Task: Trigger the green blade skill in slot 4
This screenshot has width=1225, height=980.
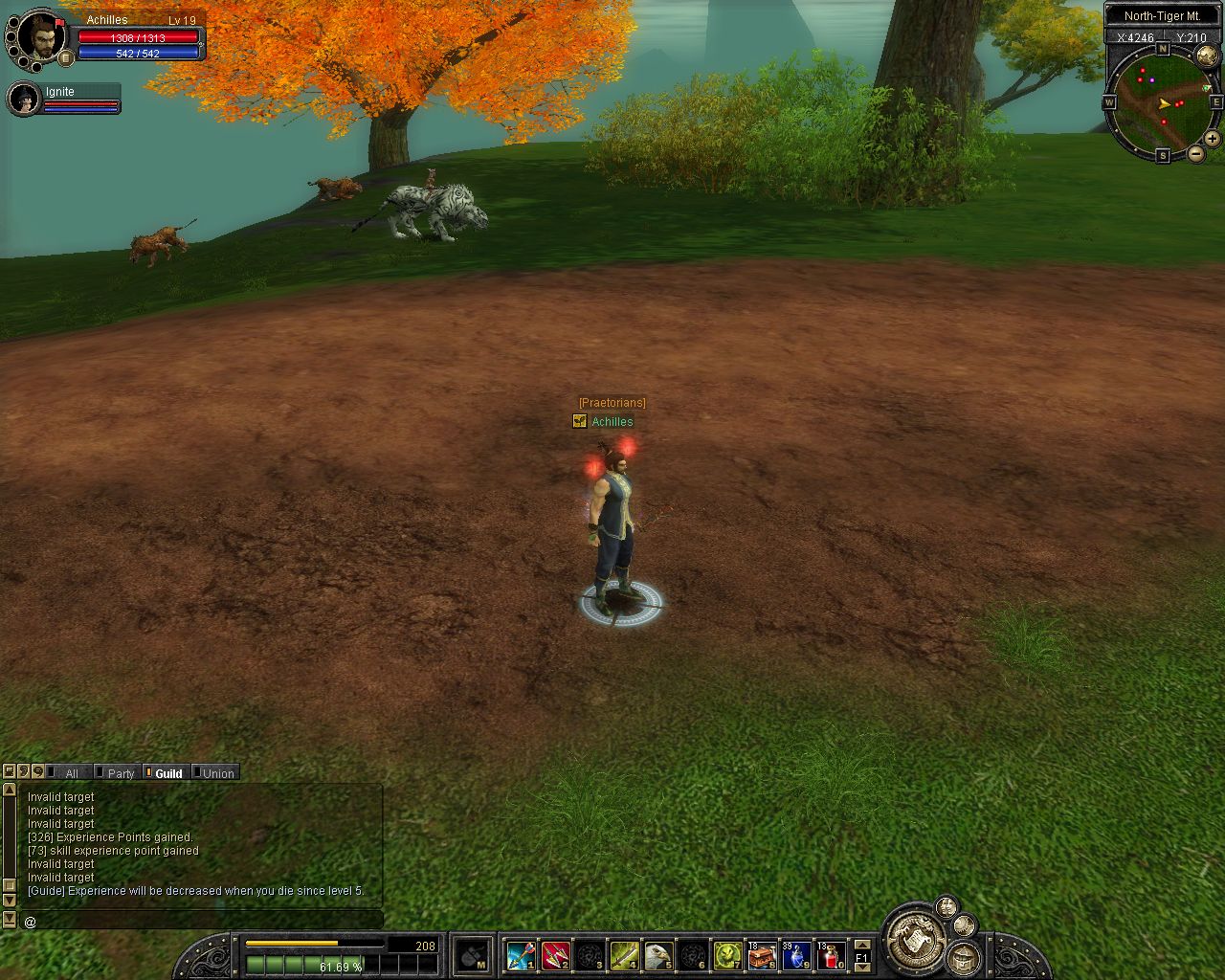Action: (624, 955)
